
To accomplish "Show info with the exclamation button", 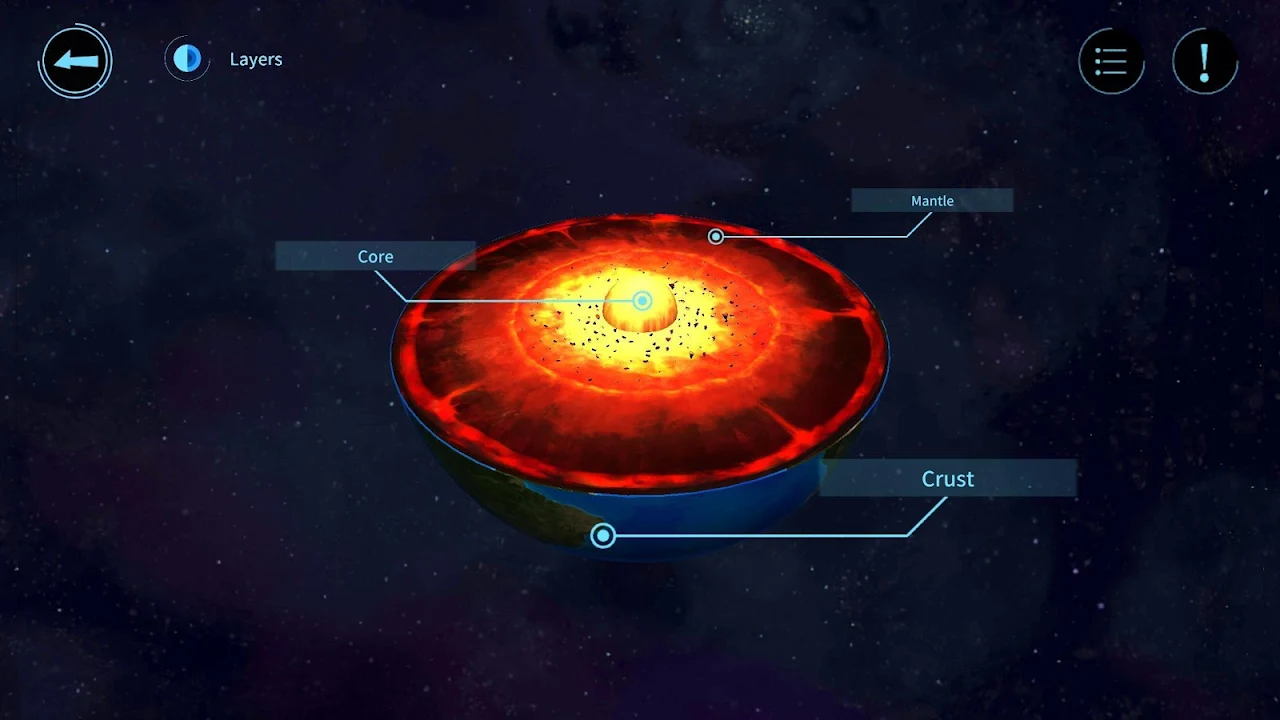I will click(x=1204, y=61).
